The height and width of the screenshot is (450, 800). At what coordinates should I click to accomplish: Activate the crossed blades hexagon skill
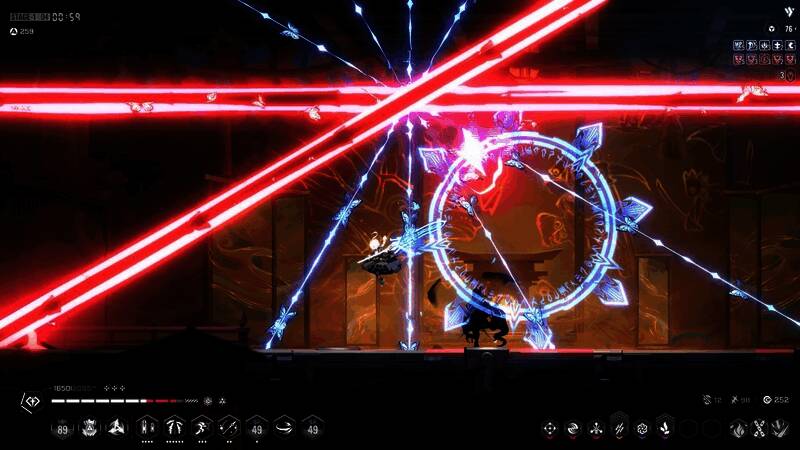759,429
